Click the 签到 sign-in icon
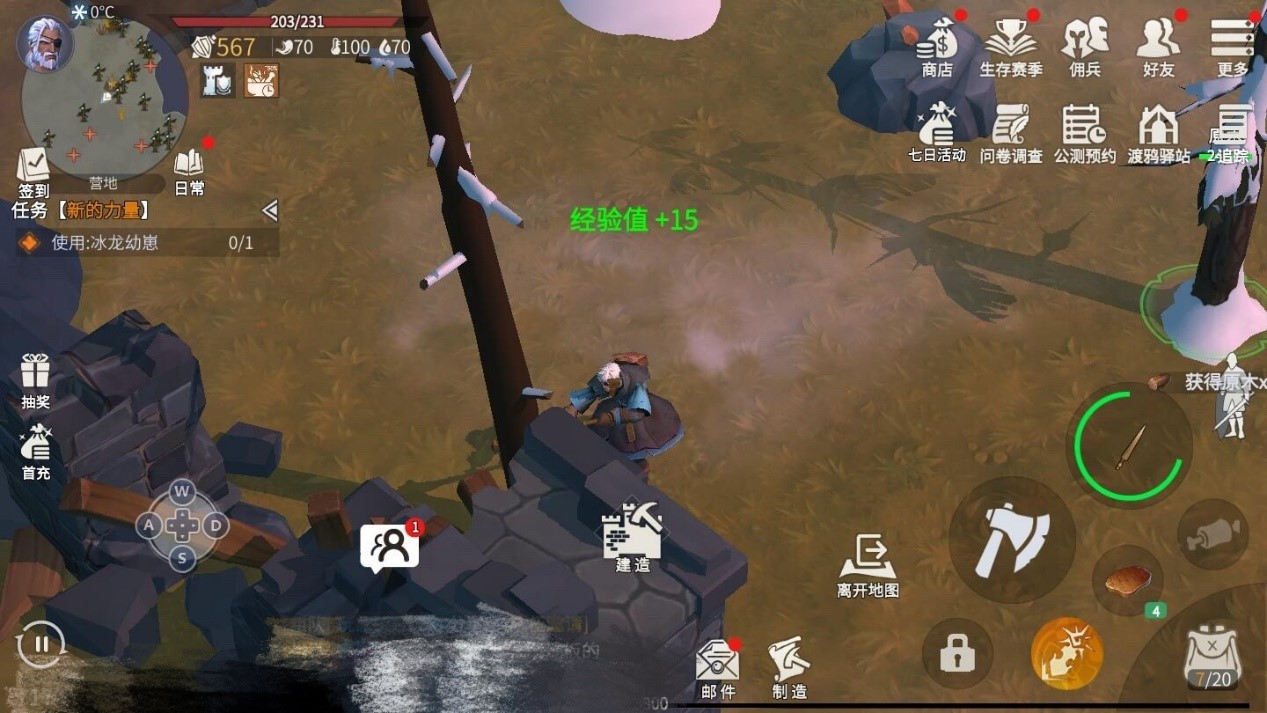This screenshot has height=713, width=1267. tap(33, 171)
